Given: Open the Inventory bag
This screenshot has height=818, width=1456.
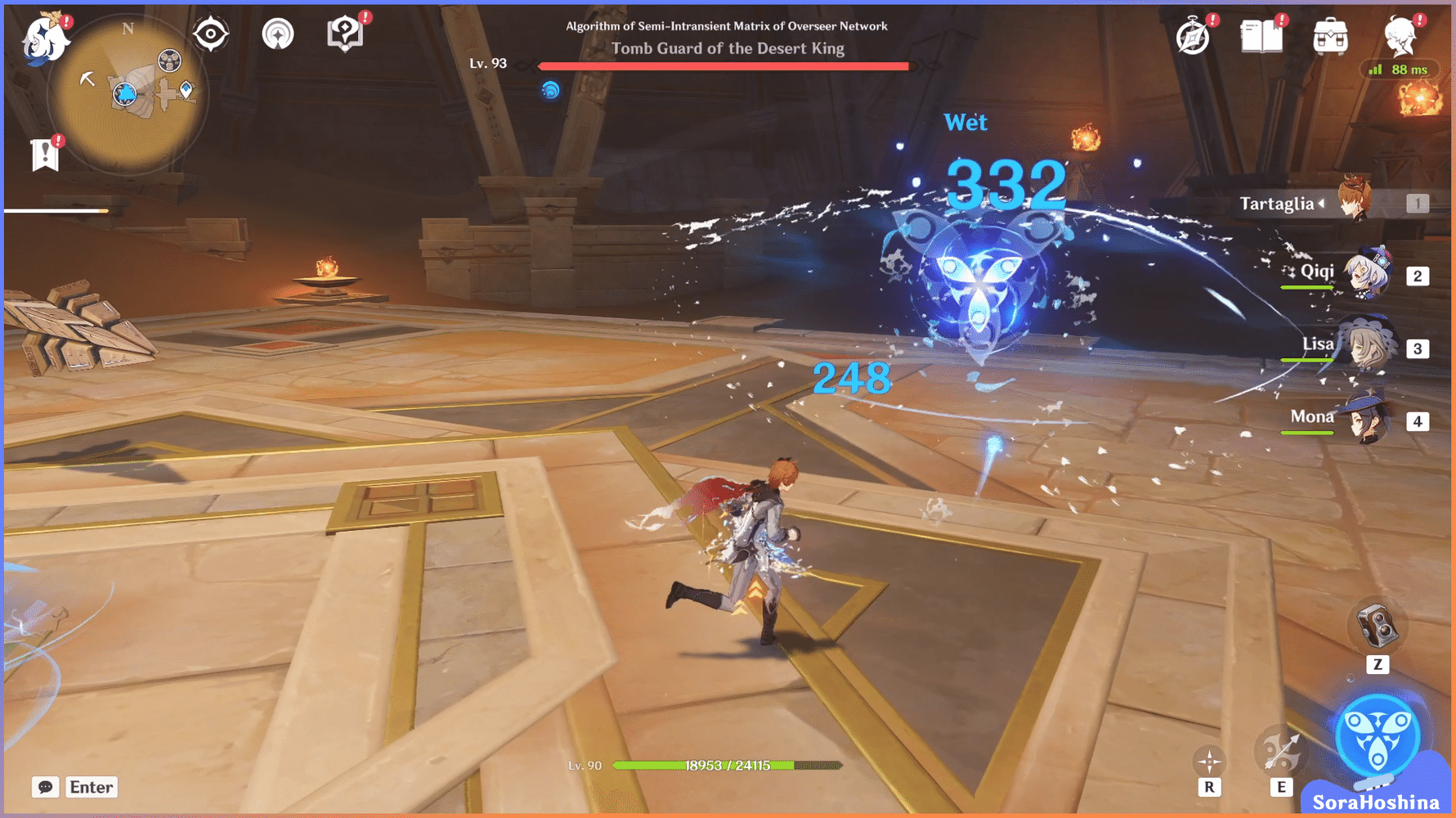Looking at the screenshot, I should pyautogui.click(x=1329, y=34).
